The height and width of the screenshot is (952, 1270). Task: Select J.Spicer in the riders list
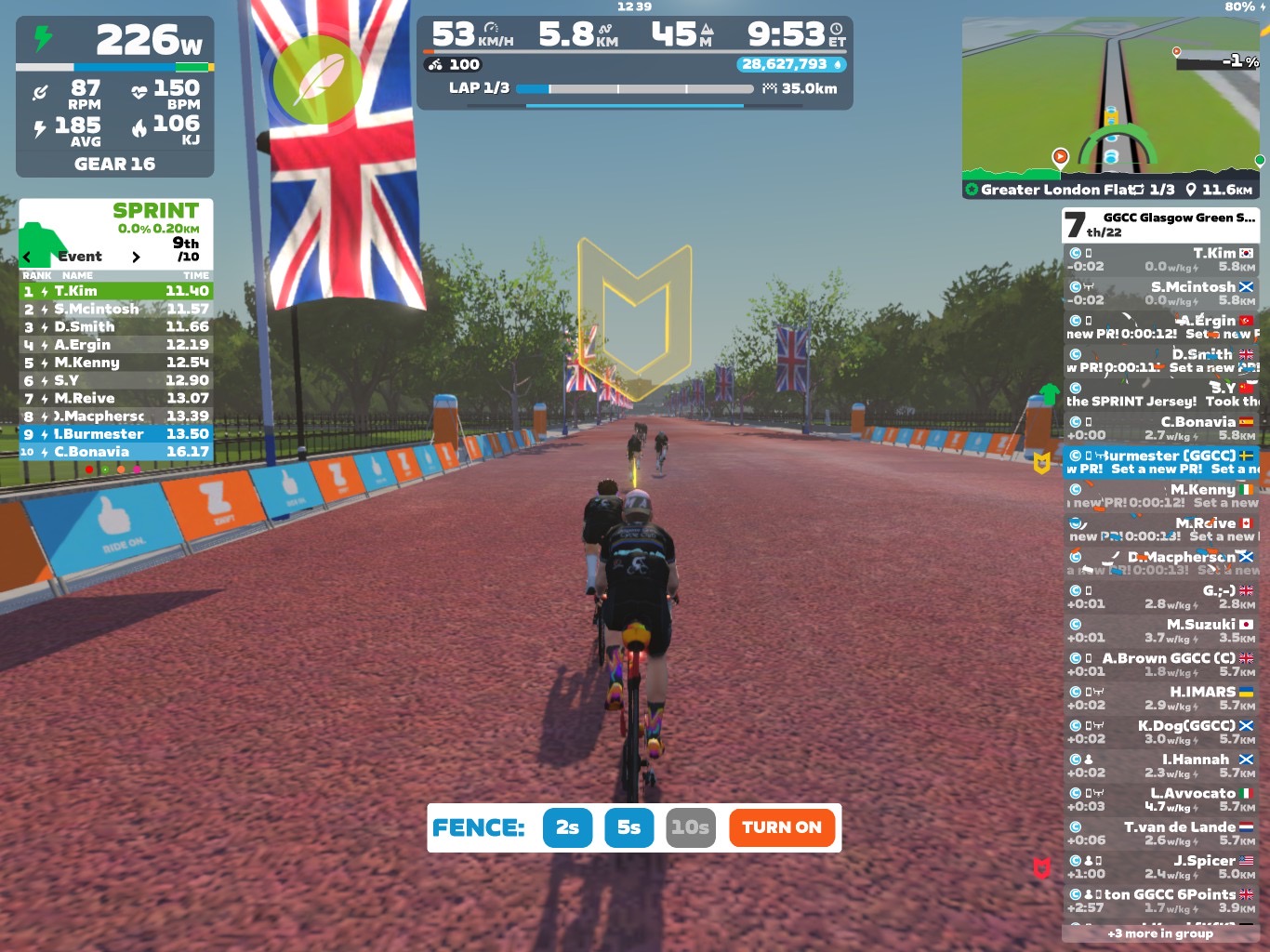tap(1160, 867)
